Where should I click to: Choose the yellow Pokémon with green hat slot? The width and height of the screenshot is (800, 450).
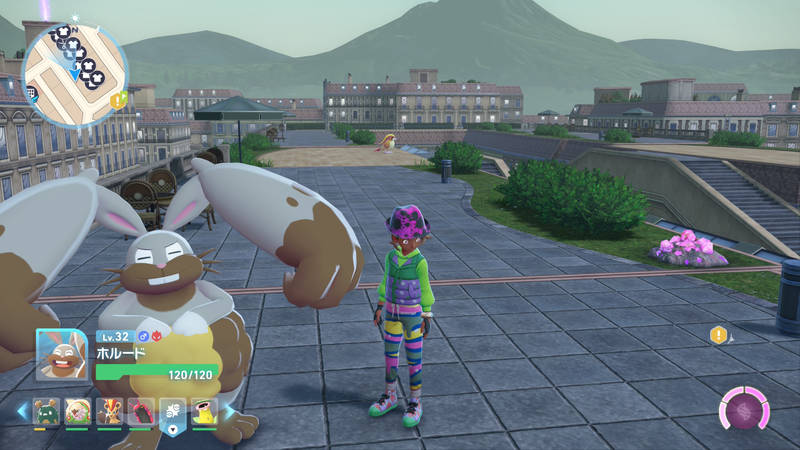[x=204, y=411]
